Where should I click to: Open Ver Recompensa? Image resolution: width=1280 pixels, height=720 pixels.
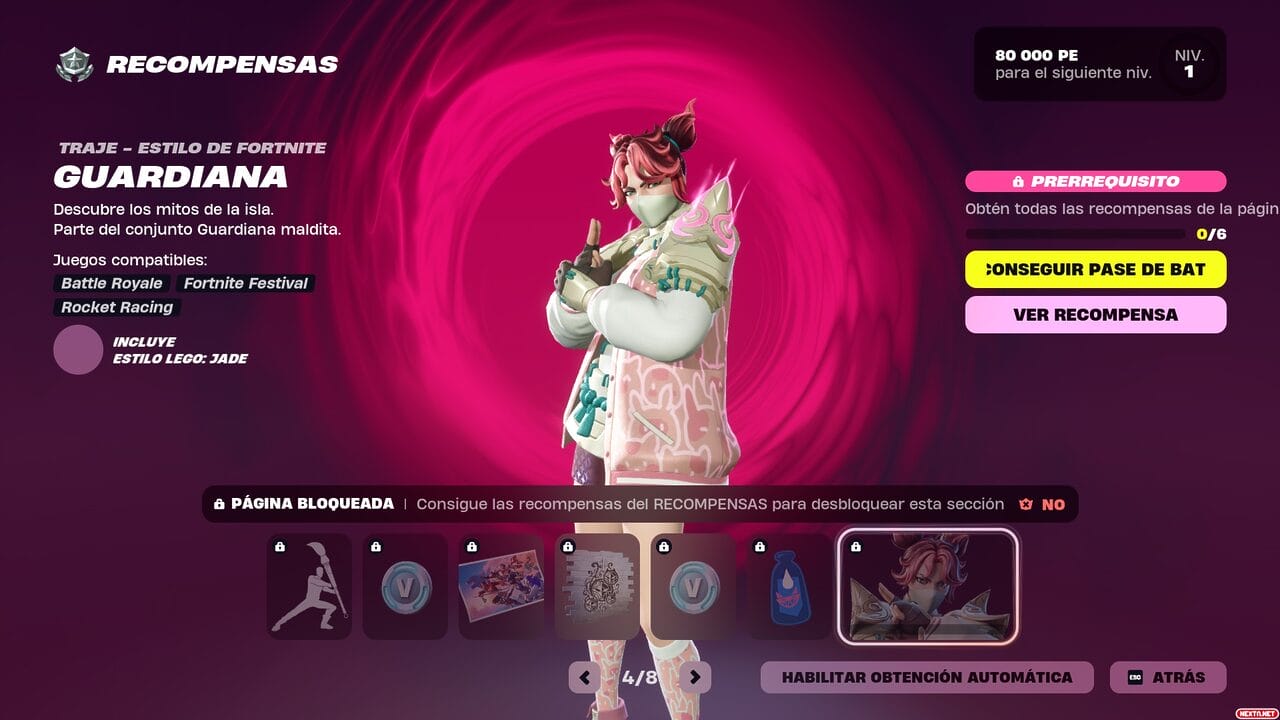[x=1095, y=314]
